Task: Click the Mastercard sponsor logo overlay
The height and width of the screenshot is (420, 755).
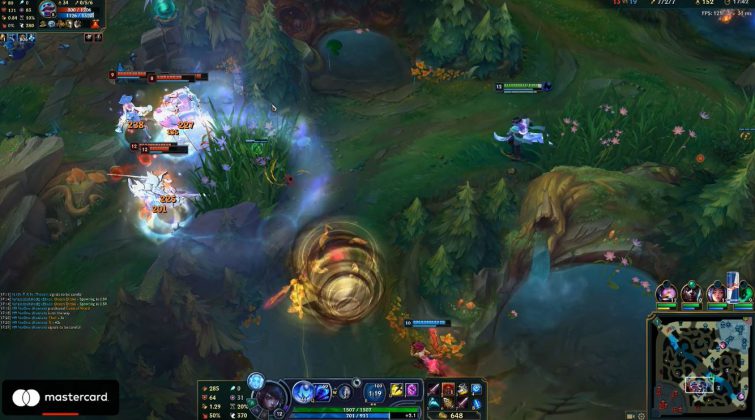Action: (x=60, y=398)
